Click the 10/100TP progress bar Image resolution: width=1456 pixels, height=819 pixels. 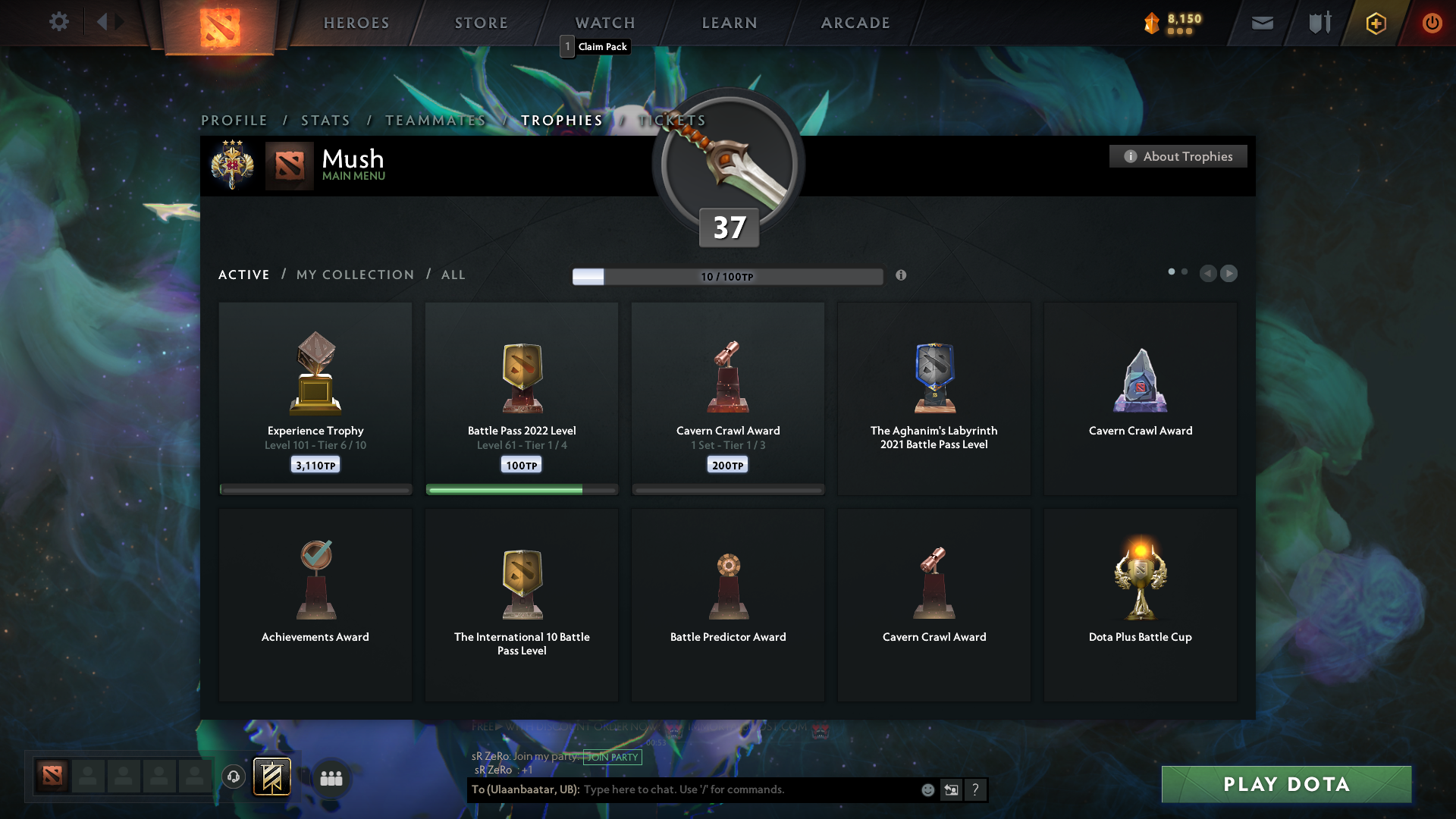coord(728,276)
